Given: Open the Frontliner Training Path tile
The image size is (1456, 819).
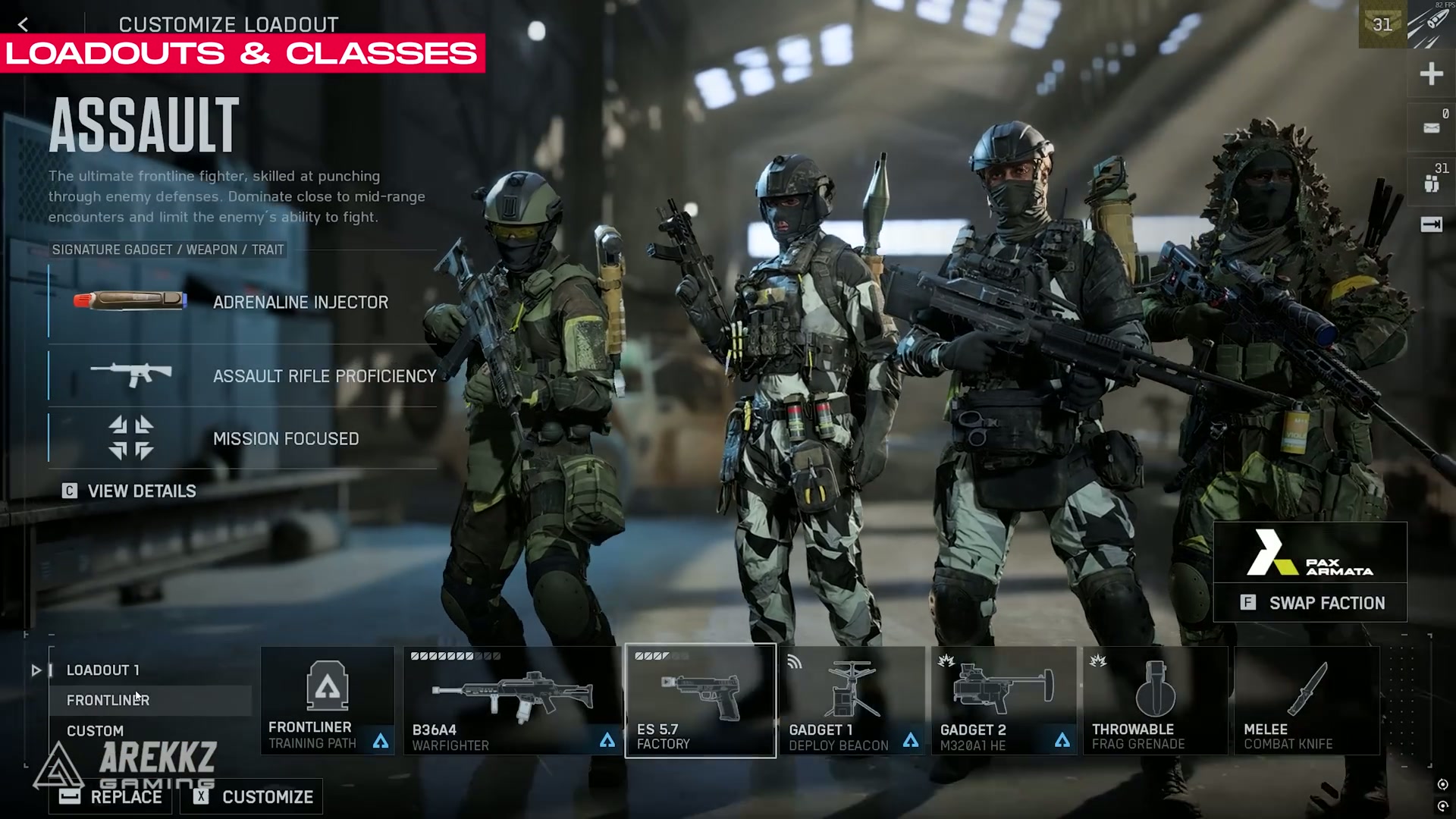Looking at the screenshot, I should pos(328,698).
